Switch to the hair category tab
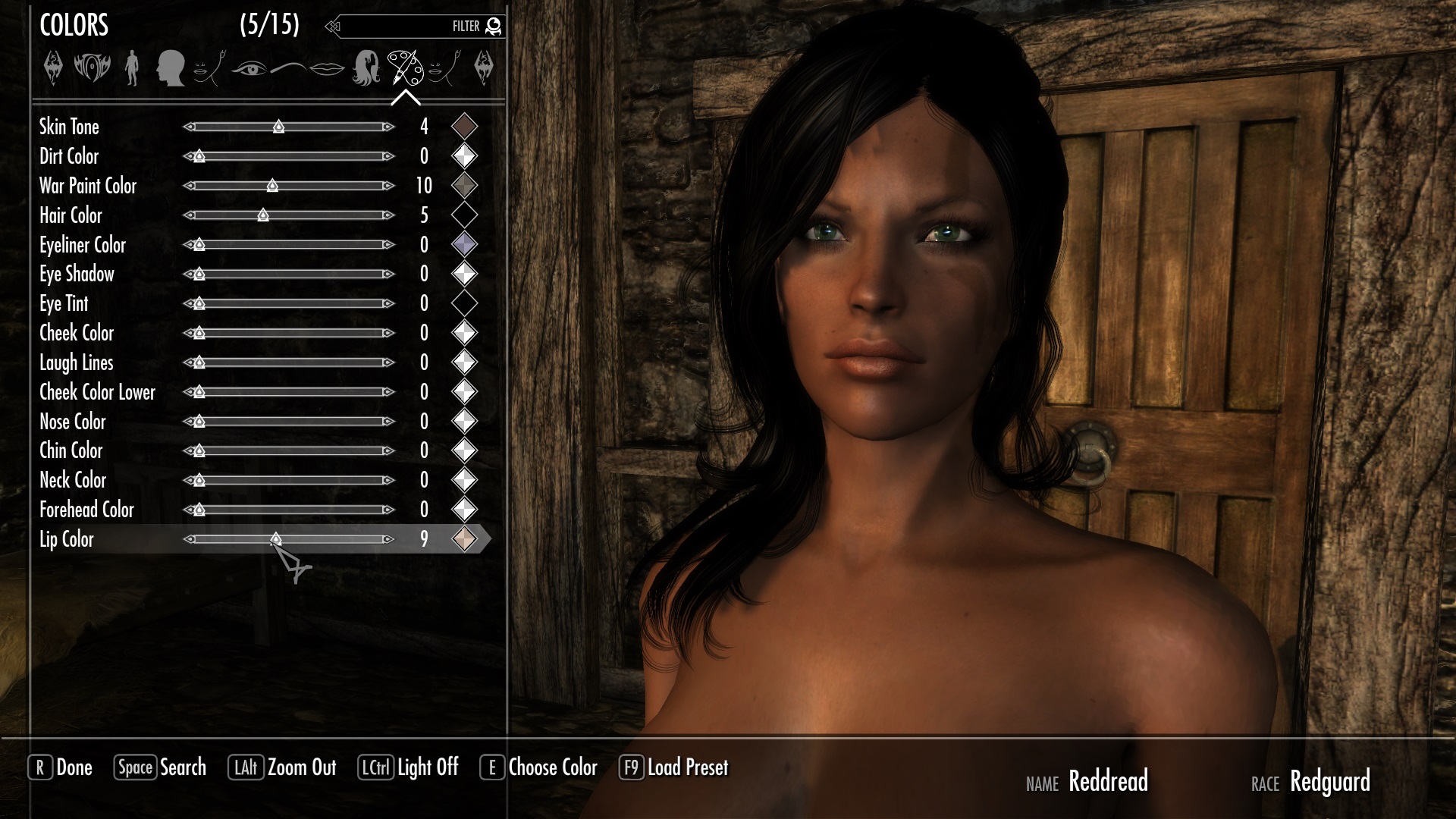The image size is (1456, 819). click(366, 68)
